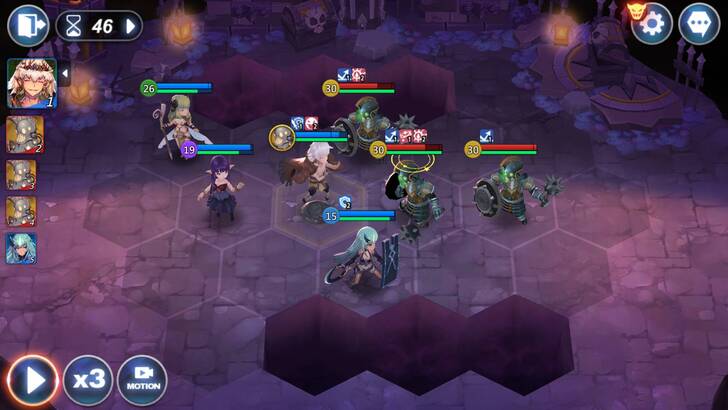Collapse the turn order list arrow
This screenshot has height=410, width=728.
65,74
